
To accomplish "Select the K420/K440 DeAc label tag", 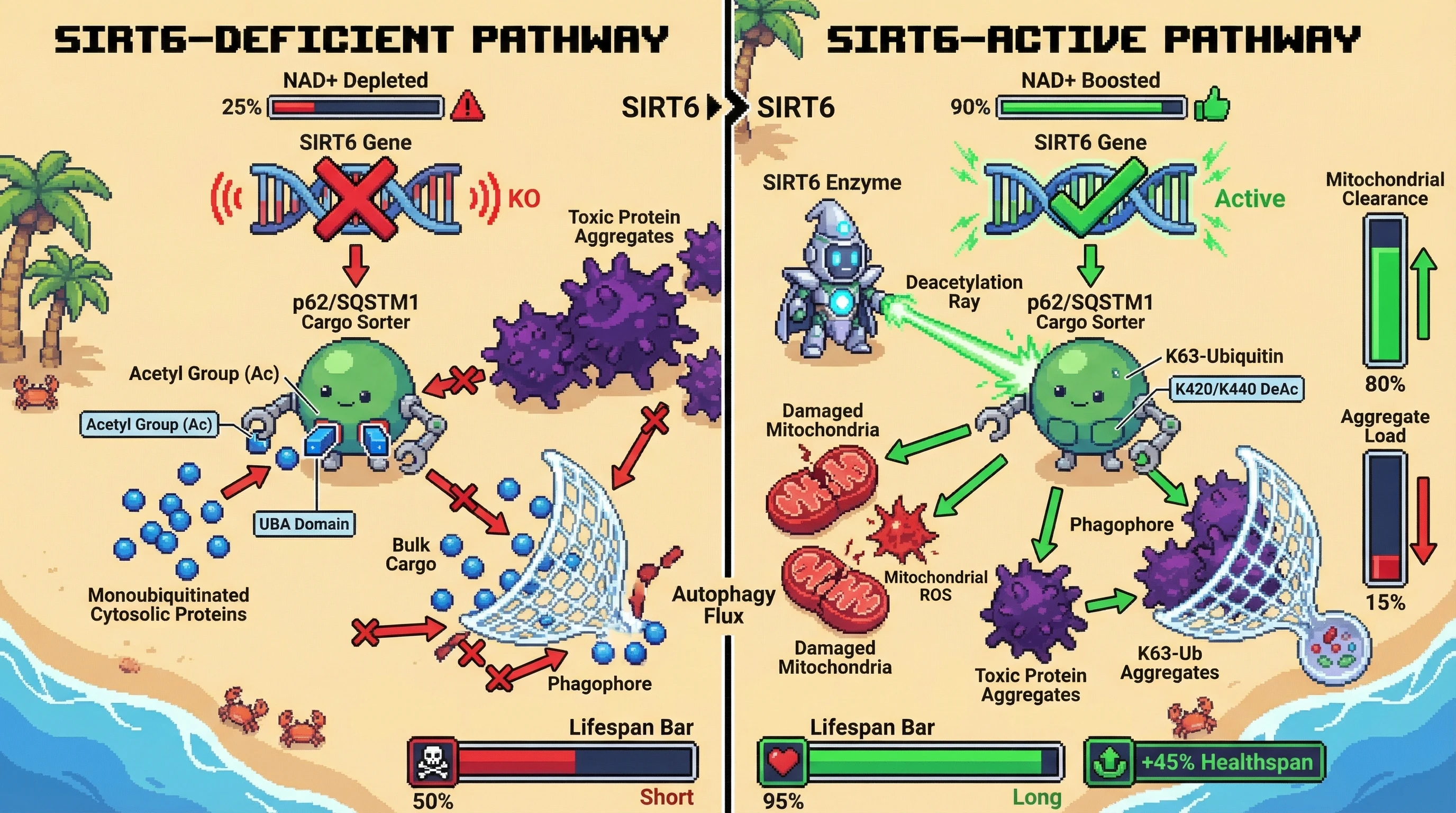I will click(1236, 389).
